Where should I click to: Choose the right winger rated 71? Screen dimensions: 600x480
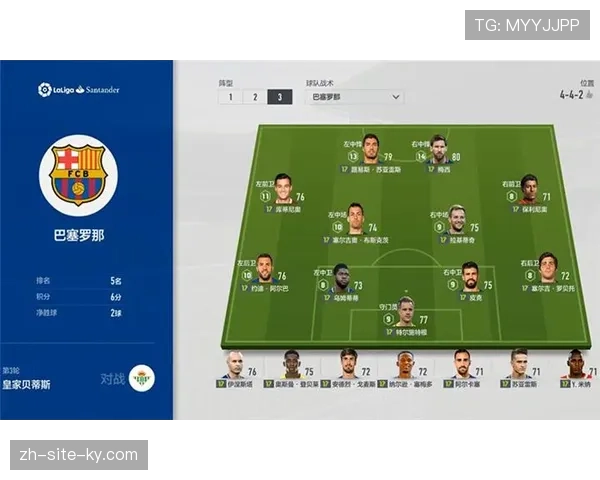point(530,189)
